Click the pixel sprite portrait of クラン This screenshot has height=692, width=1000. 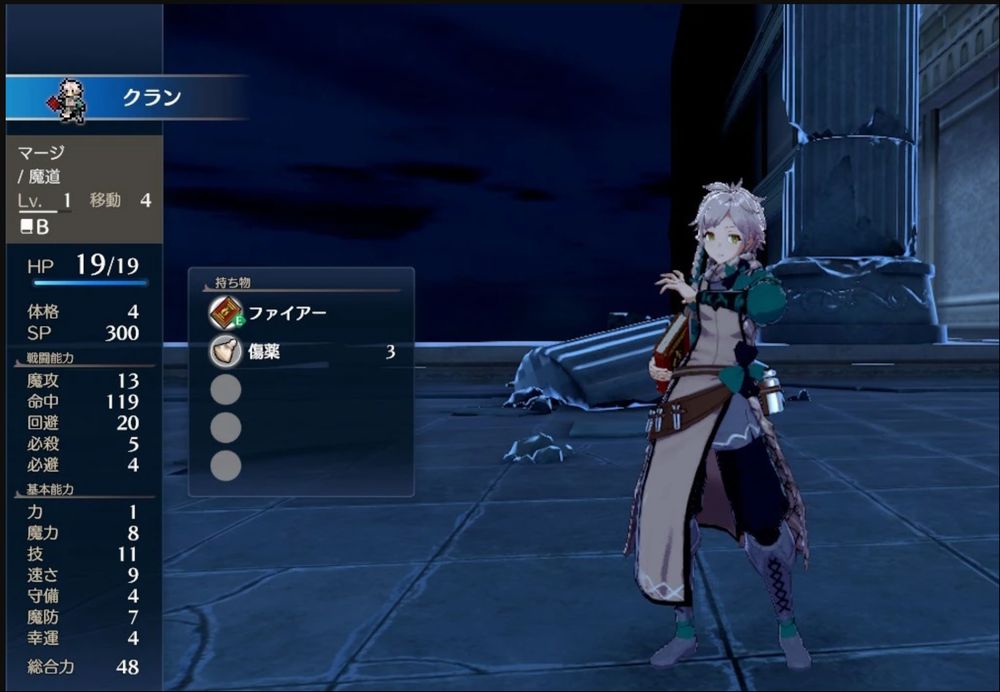coord(70,101)
